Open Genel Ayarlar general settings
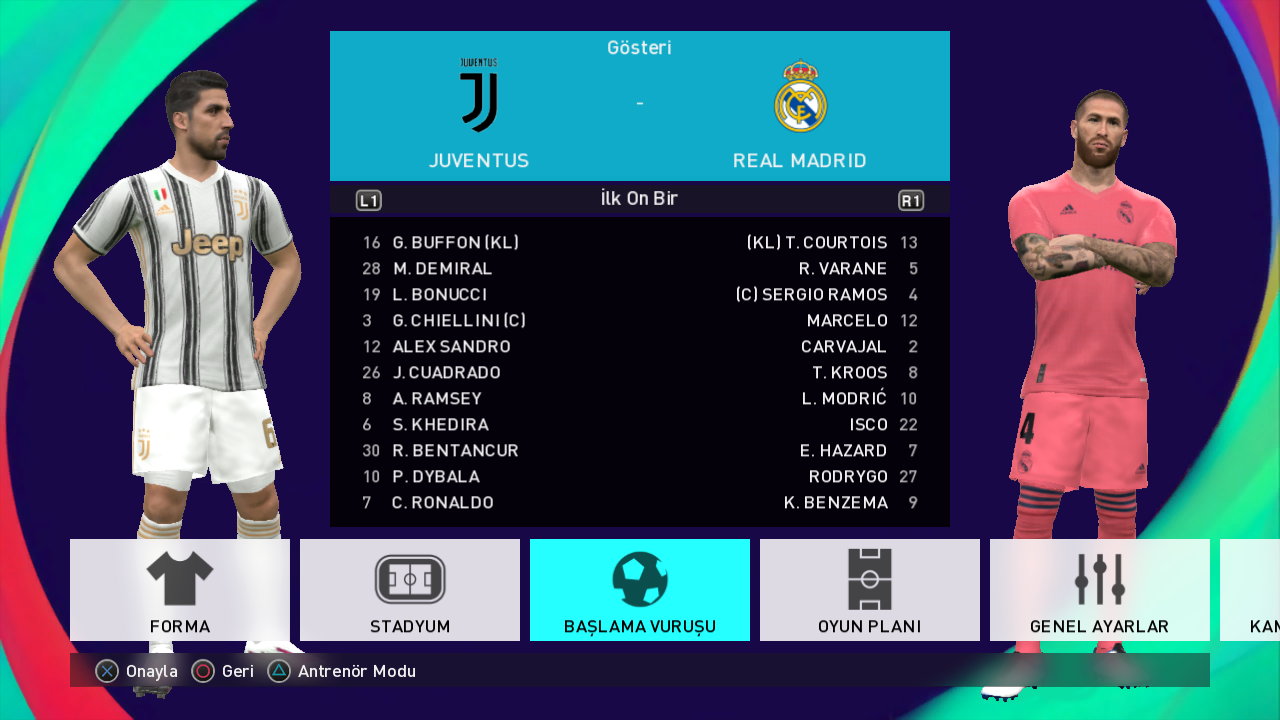The height and width of the screenshot is (720, 1280). tap(1100, 590)
